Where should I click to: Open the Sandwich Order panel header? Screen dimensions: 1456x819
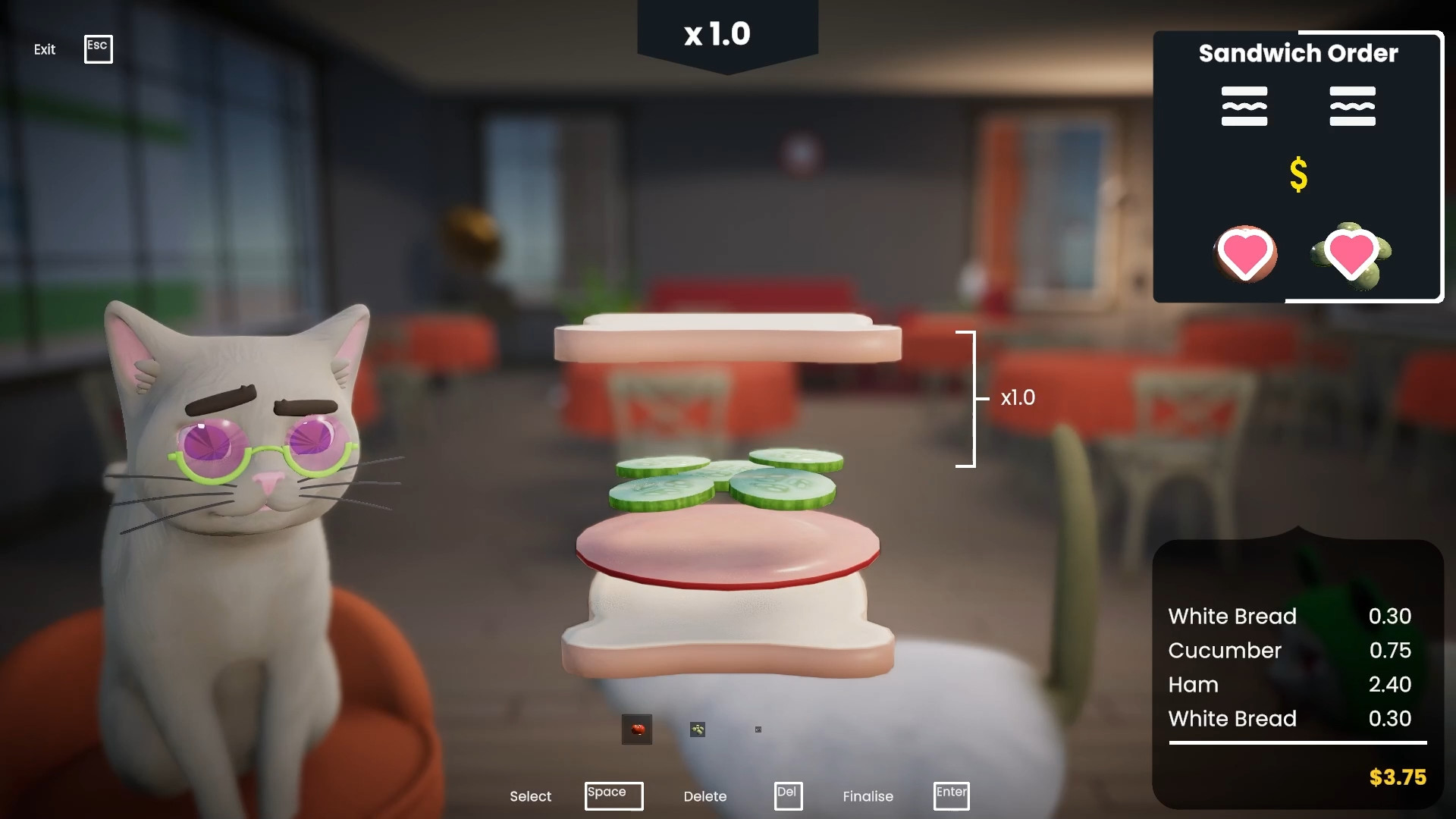[1298, 53]
